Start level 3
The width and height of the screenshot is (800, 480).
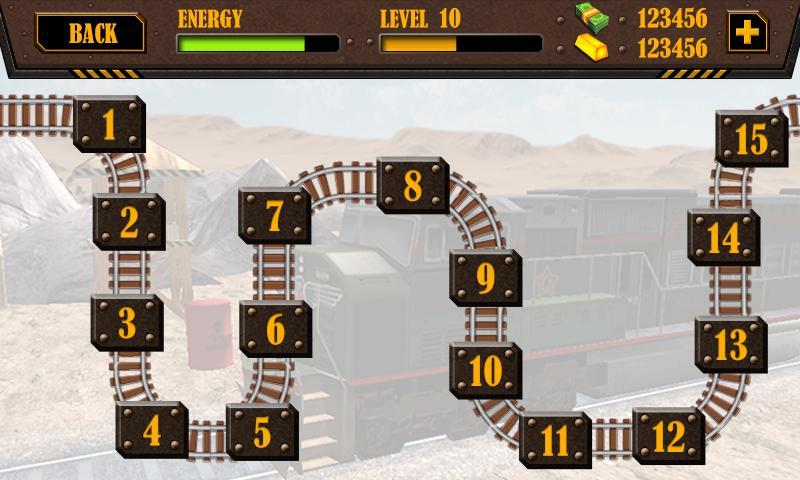(x=127, y=322)
